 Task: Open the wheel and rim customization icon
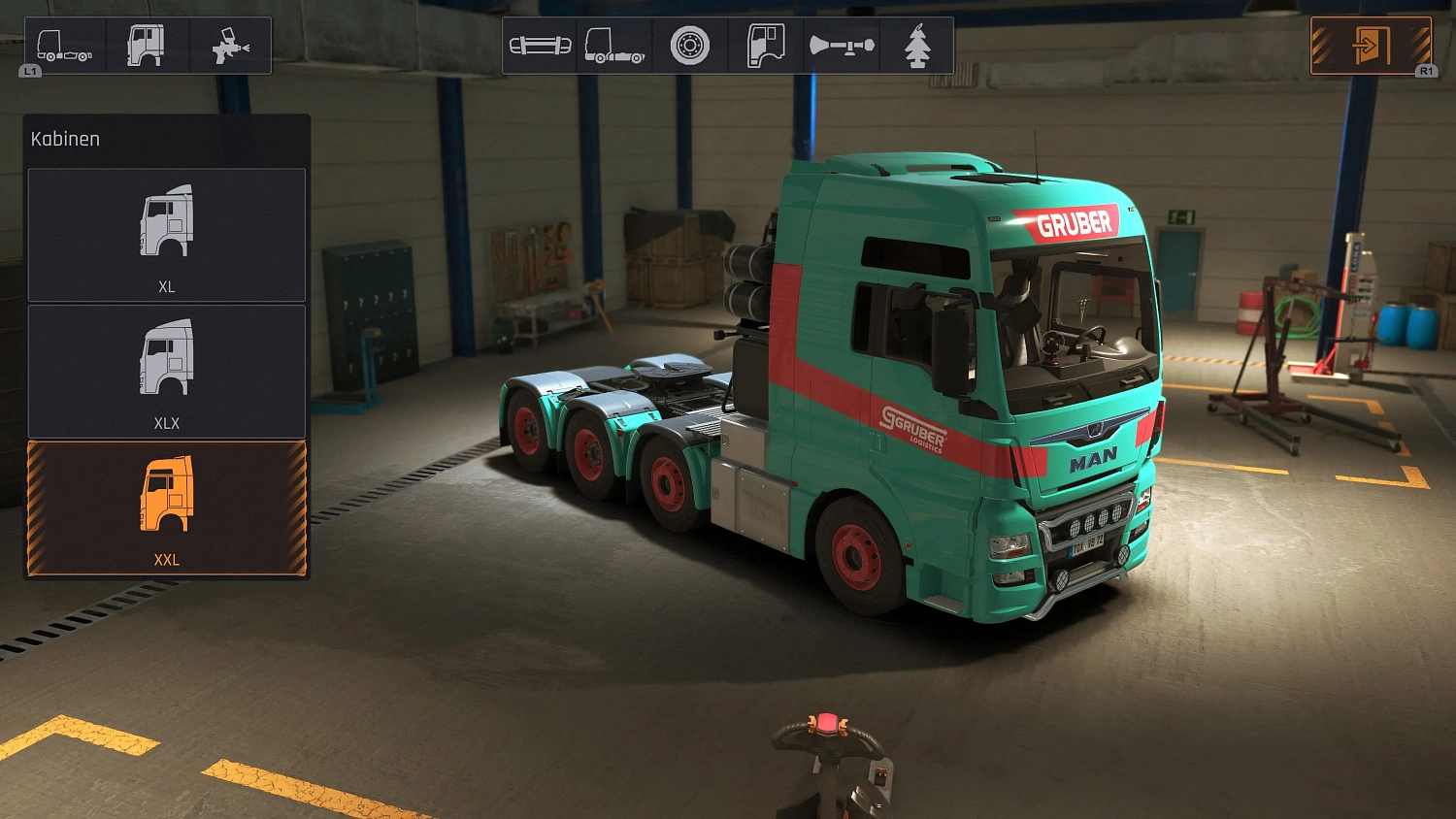tap(690, 44)
